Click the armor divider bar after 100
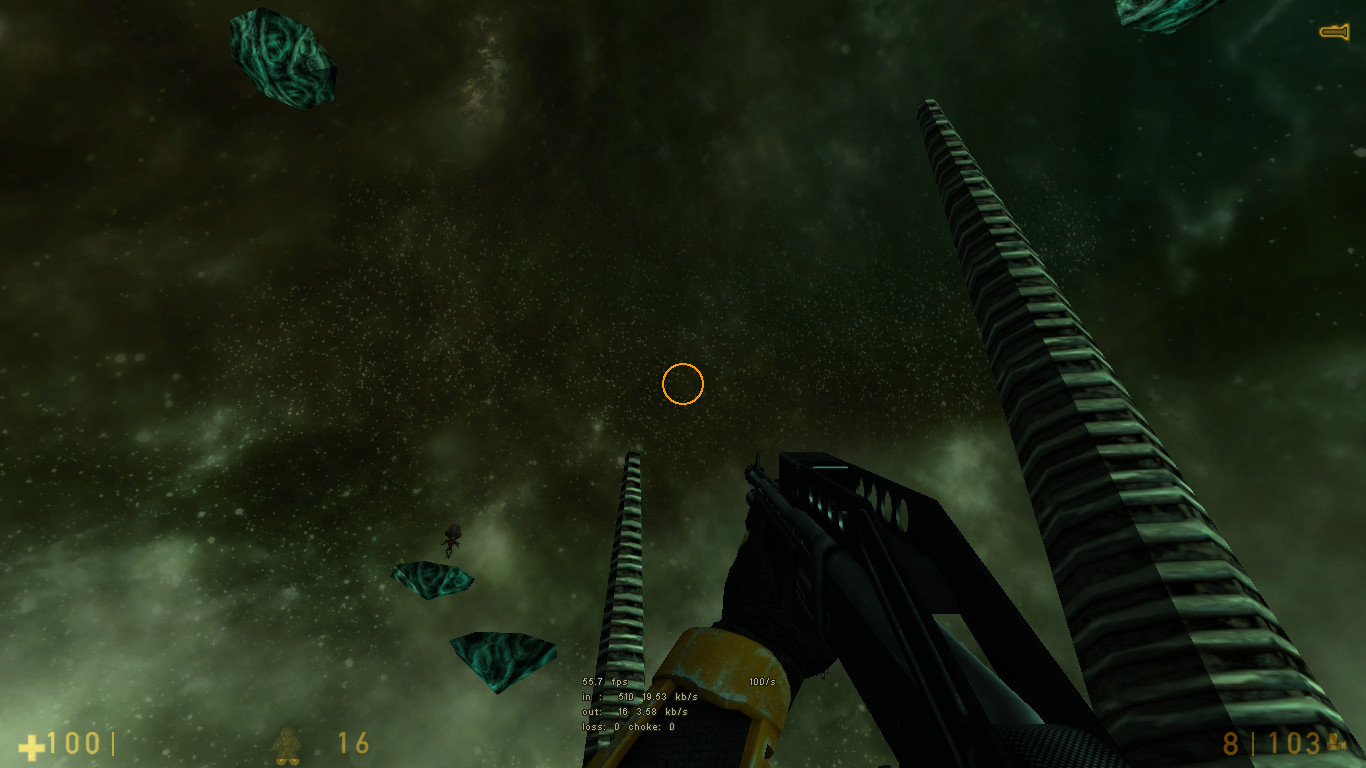This screenshot has width=1366, height=768. (x=113, y=744)
